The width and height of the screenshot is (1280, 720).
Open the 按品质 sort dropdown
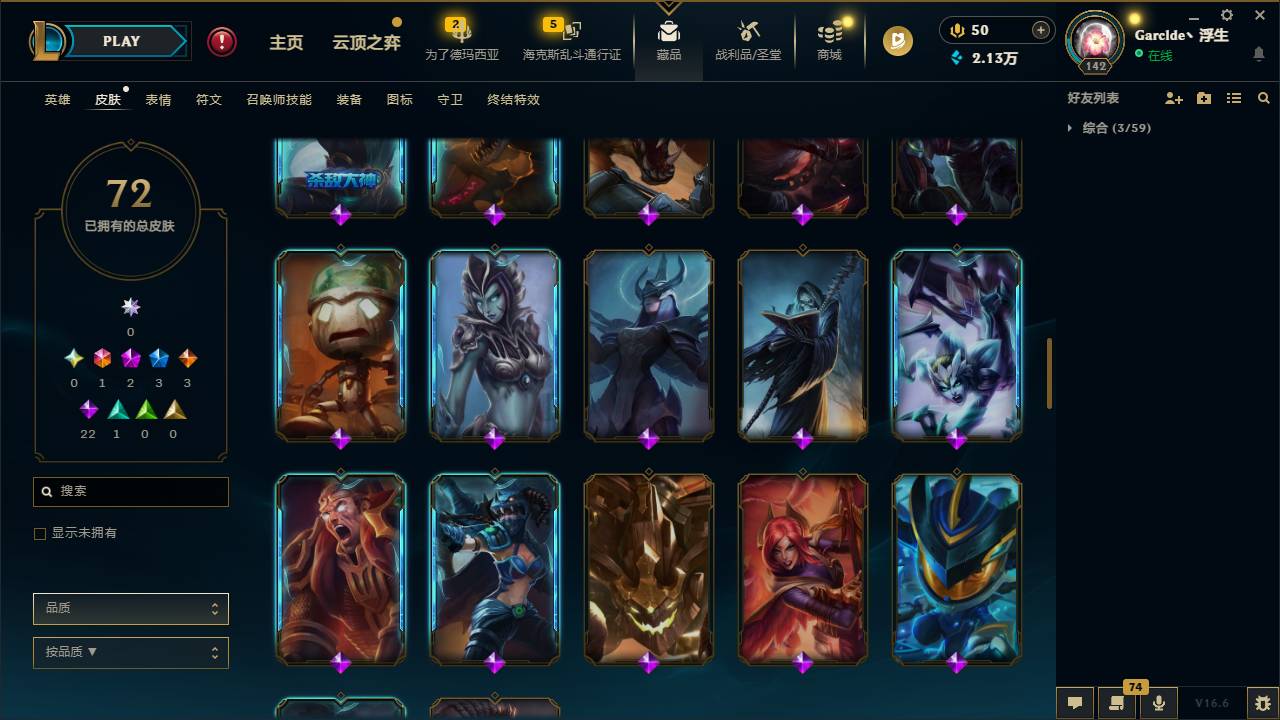(130, 653)
